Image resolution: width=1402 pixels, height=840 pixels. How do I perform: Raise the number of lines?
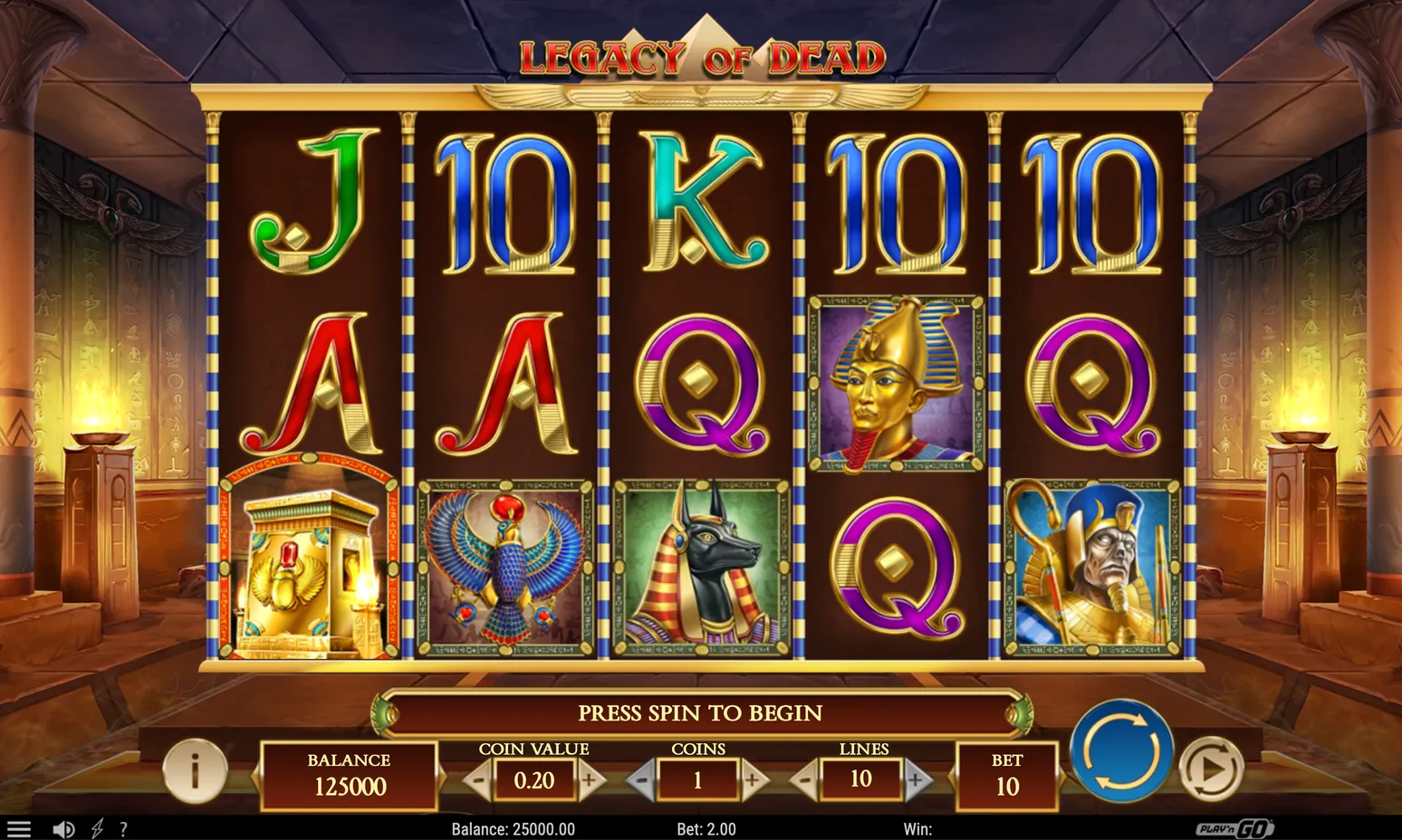(917, 780)
